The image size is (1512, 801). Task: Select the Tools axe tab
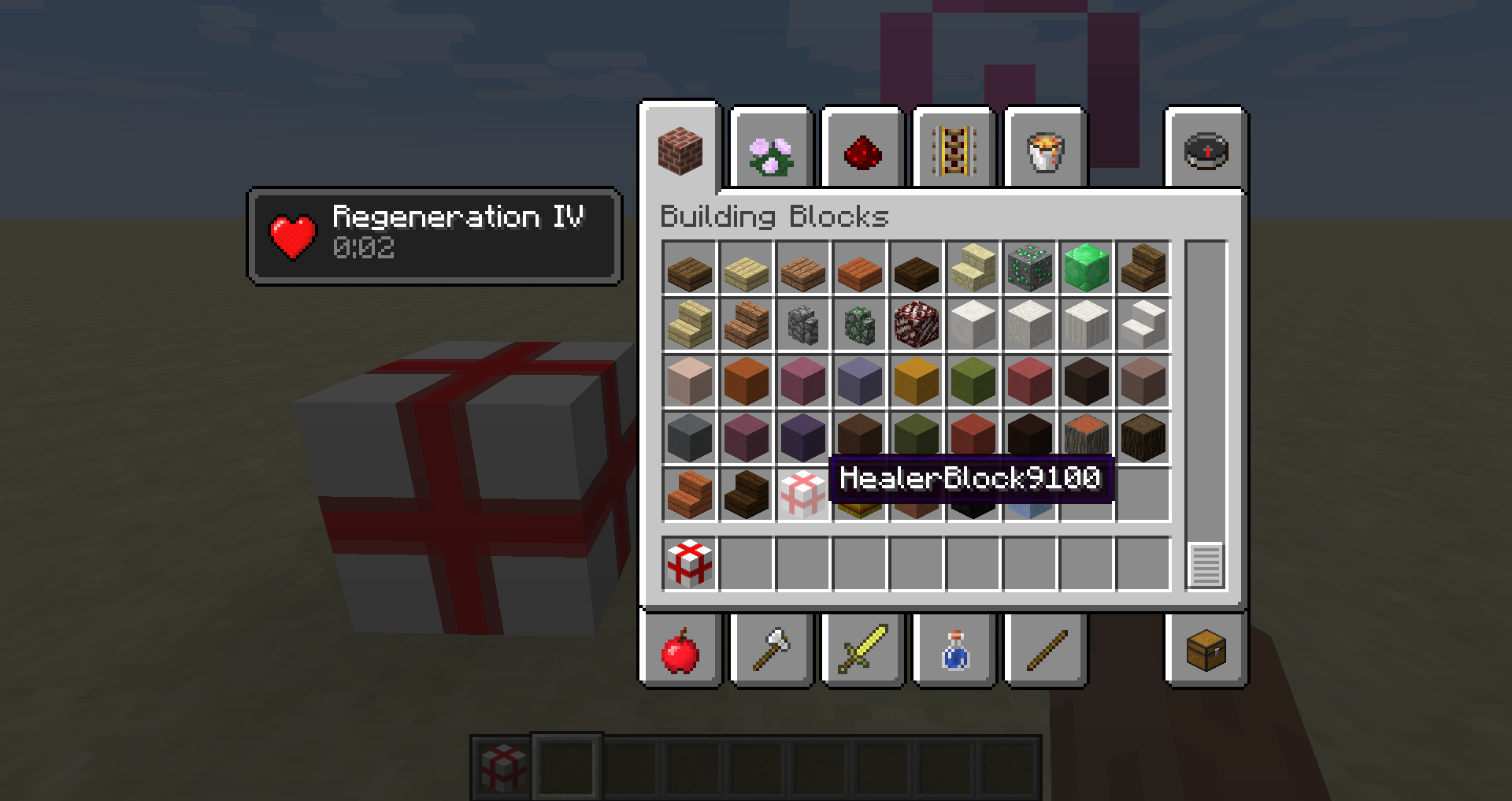770,651
